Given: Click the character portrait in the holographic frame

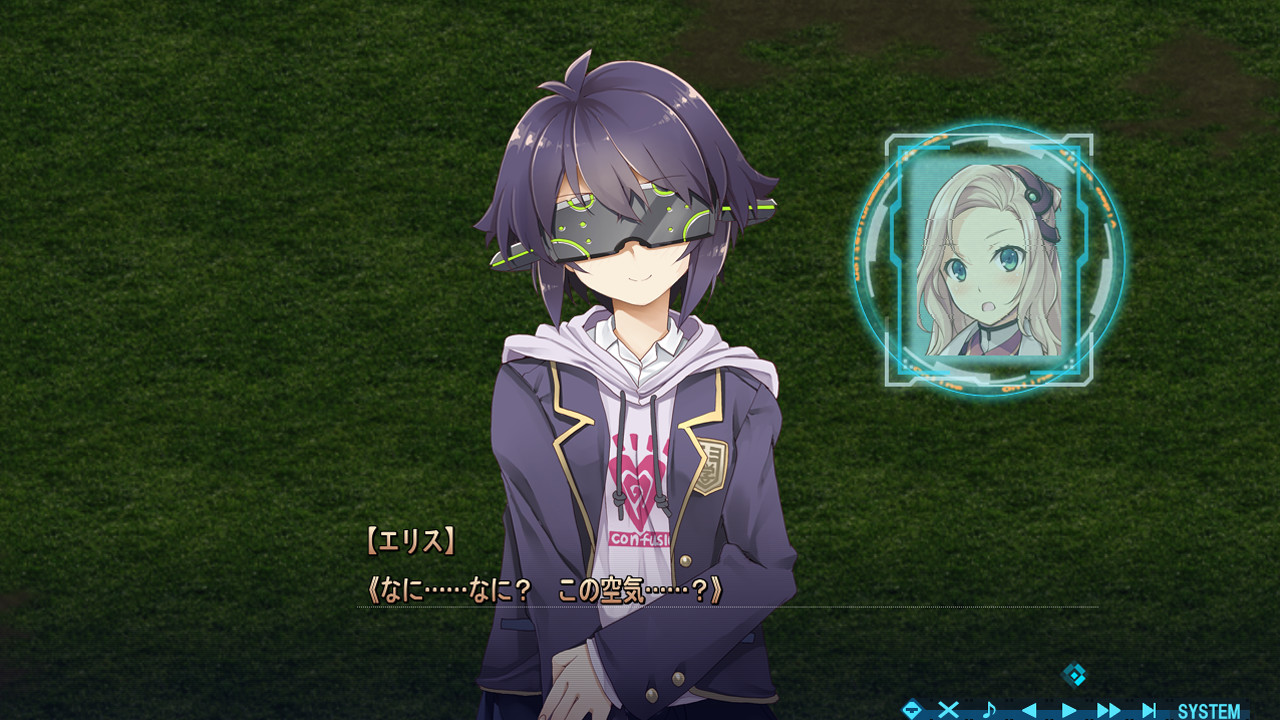Looking at the screenshot, I should coord(985,265).
